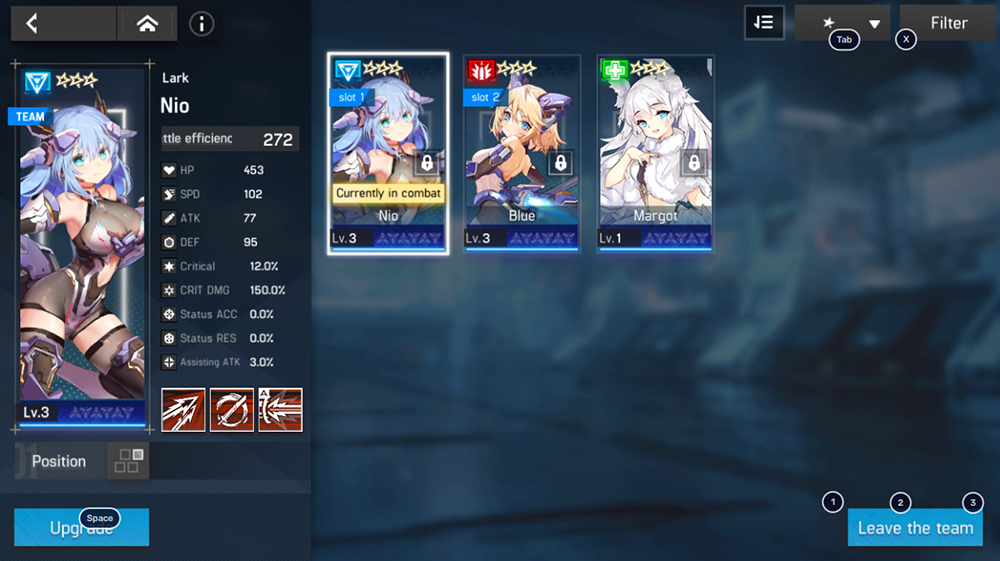View the circular slash skill icon
Screen dimensions: 1000x561
pyautogui.click(x=231, y=410)
